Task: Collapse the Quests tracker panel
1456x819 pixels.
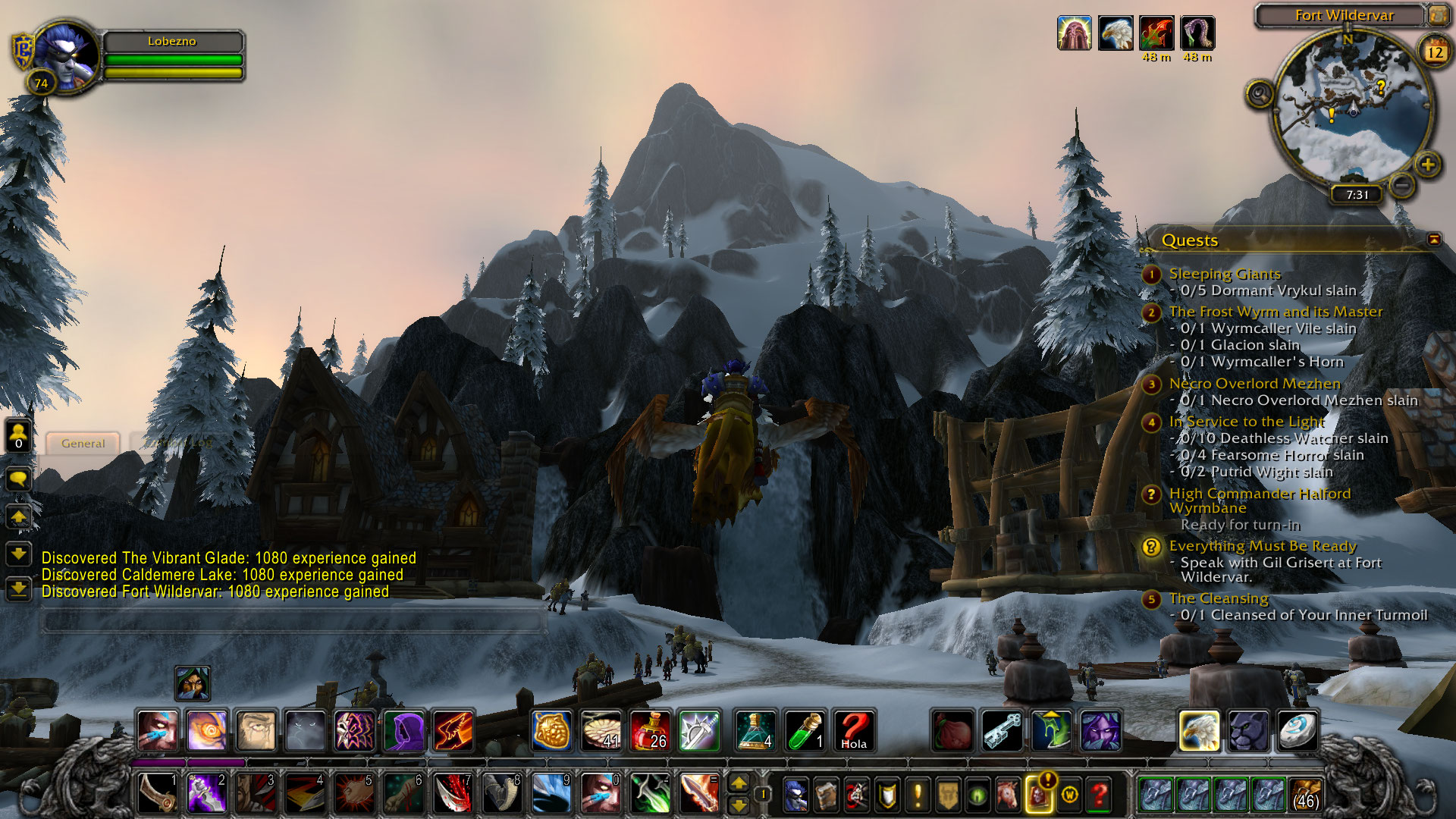Action: click(x=1433, y=240)
